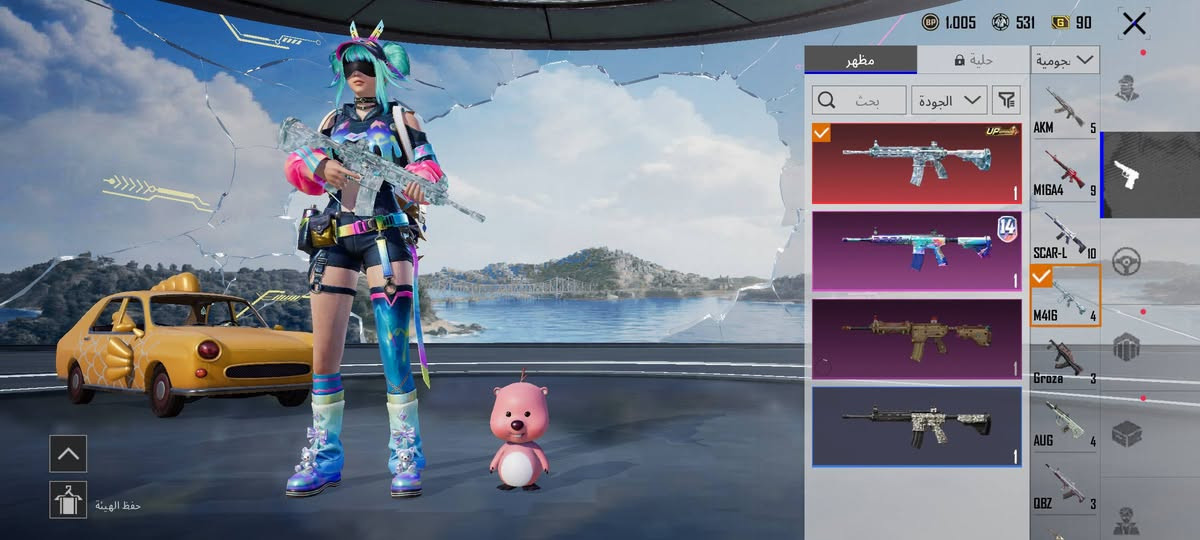This screenshot has height=540, width=1200.
Task: Choose the colorful blue-pink M416 skin
Action: pyautogui.click(x=916, y=251)
